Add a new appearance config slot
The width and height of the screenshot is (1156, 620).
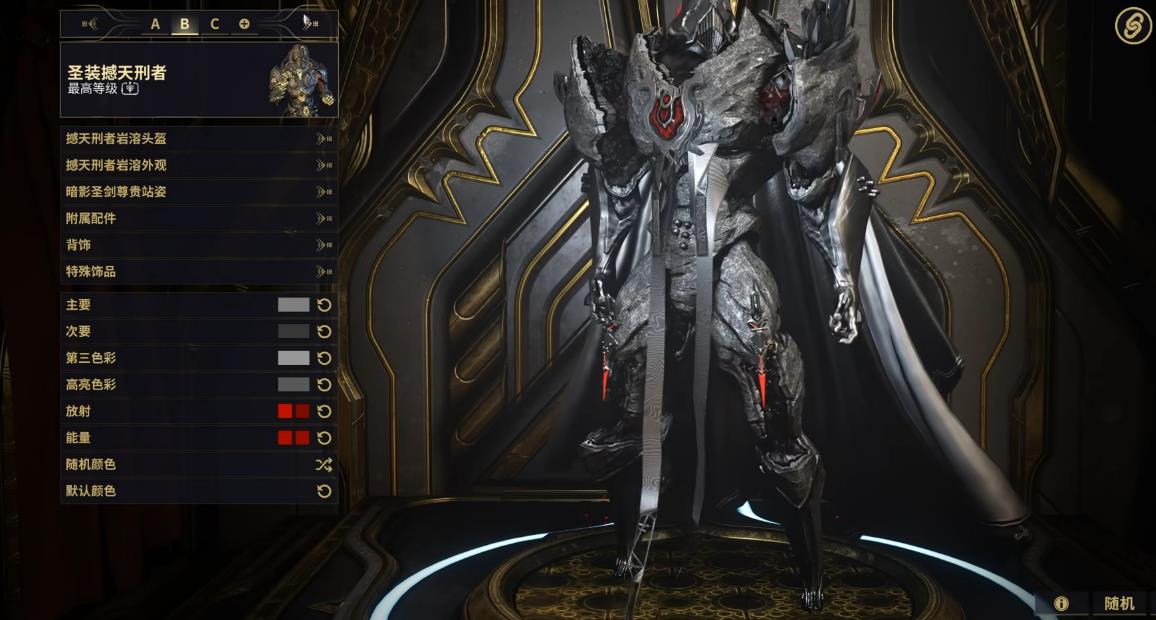coord(244,24)
